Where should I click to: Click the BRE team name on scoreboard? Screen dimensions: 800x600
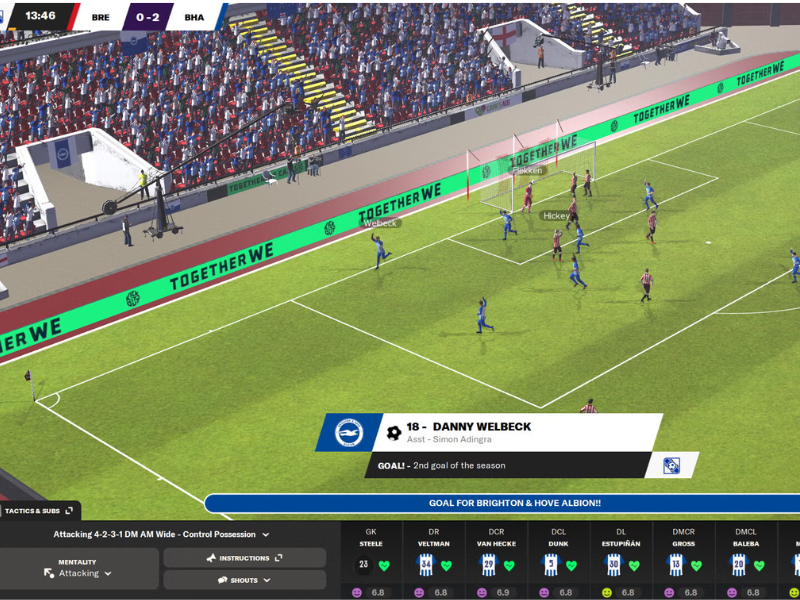(x=101, y=17)
